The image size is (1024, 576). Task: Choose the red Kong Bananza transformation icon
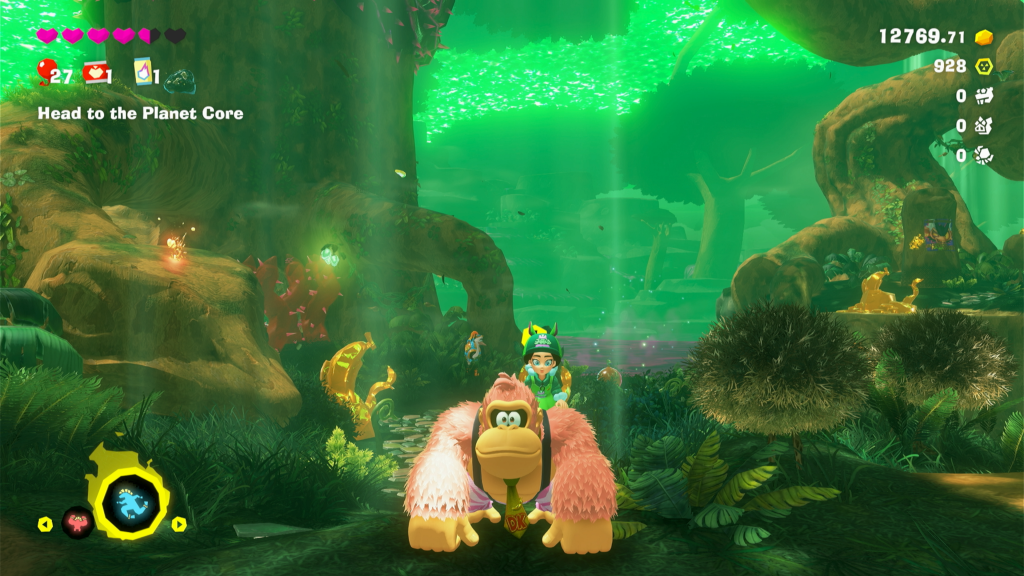[x=77, y=521]
